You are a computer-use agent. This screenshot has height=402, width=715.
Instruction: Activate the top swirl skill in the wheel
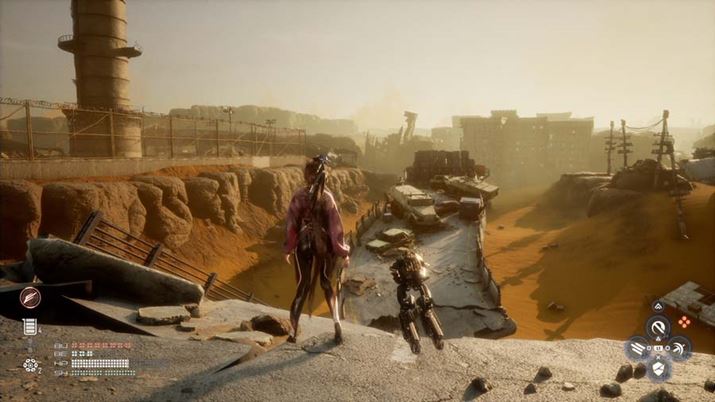coord(657,326)
